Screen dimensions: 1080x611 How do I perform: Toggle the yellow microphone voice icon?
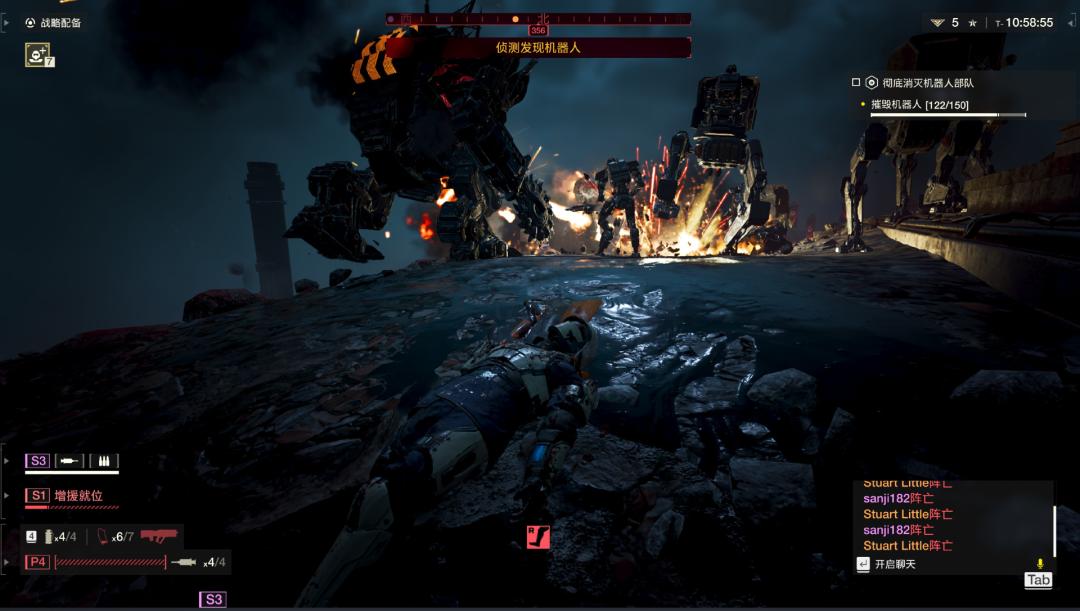1040,564
